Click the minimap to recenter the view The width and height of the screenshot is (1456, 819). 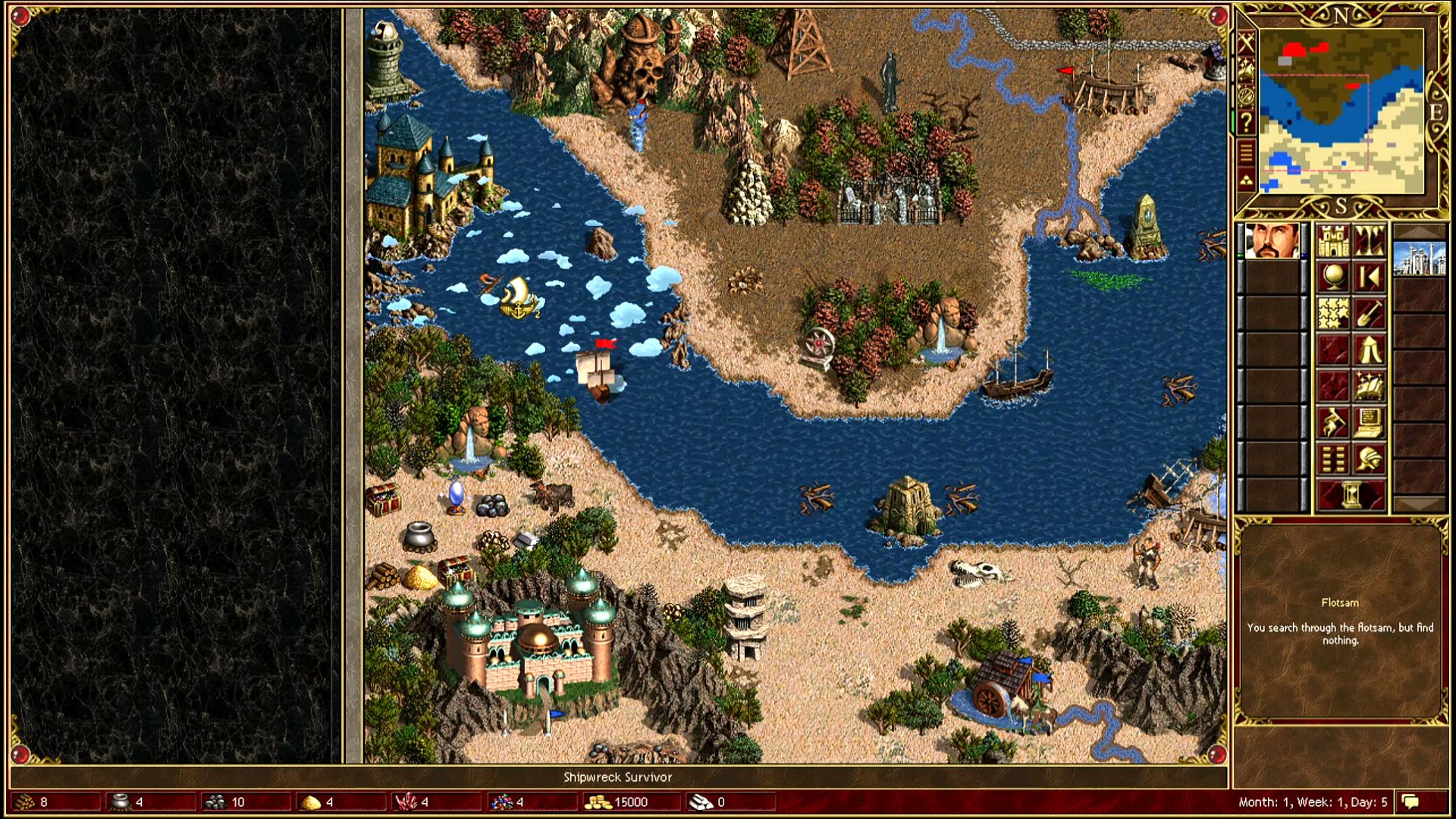(1341, 111)
